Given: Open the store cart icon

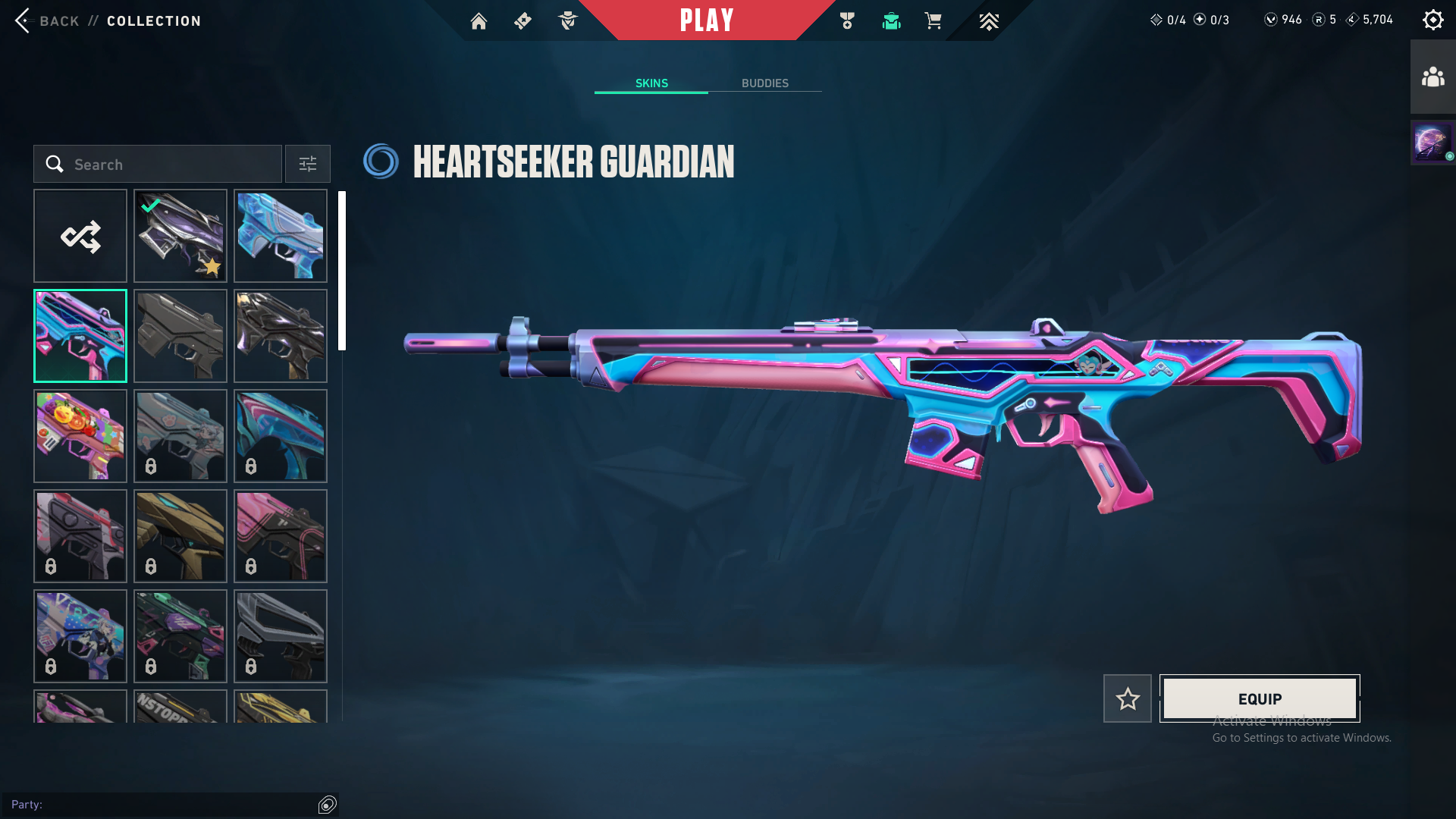Looking at the screenshot, I should (933, 21).
